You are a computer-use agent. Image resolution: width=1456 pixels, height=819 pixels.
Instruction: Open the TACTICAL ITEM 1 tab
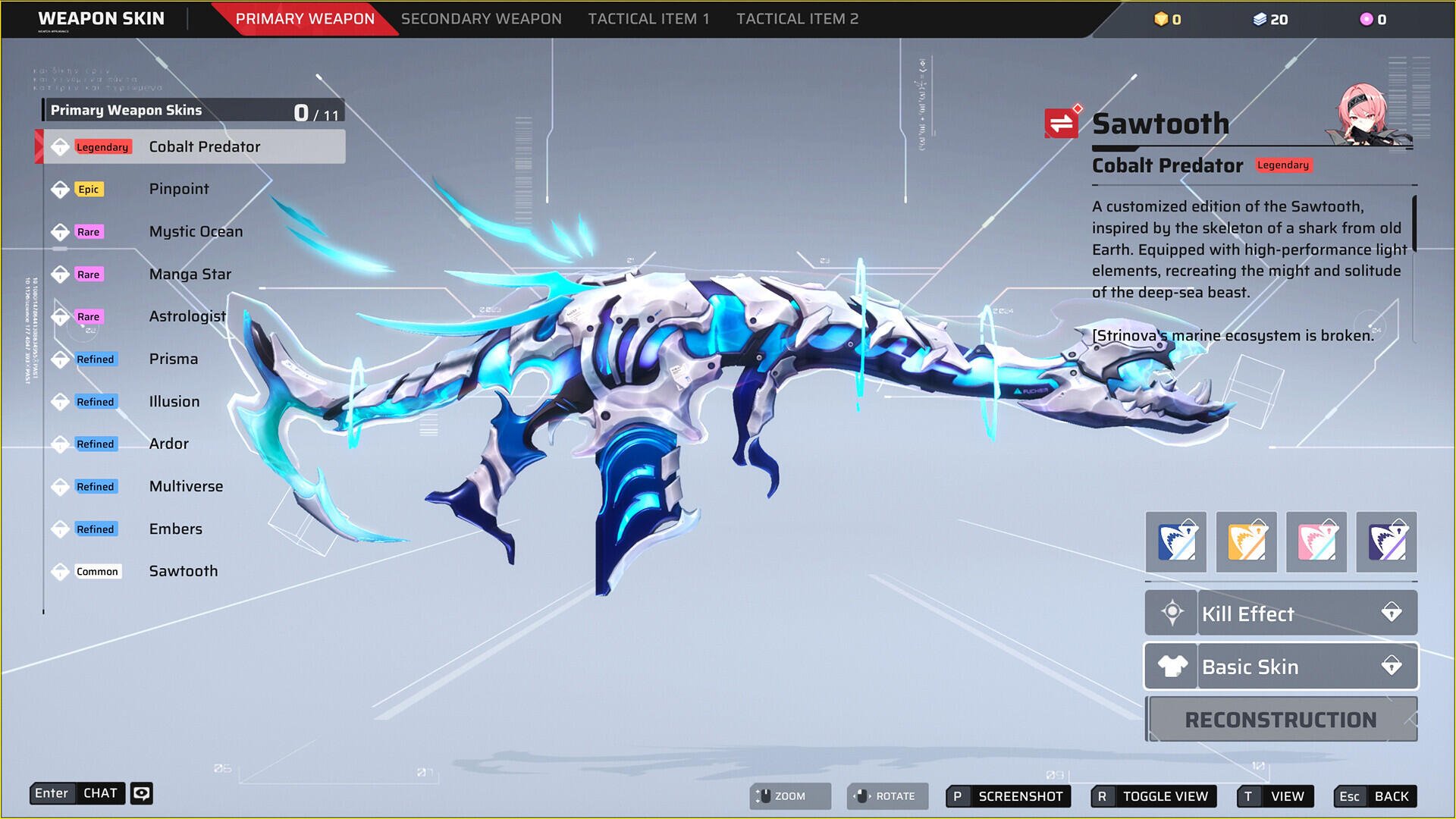[x=648, y=18]
